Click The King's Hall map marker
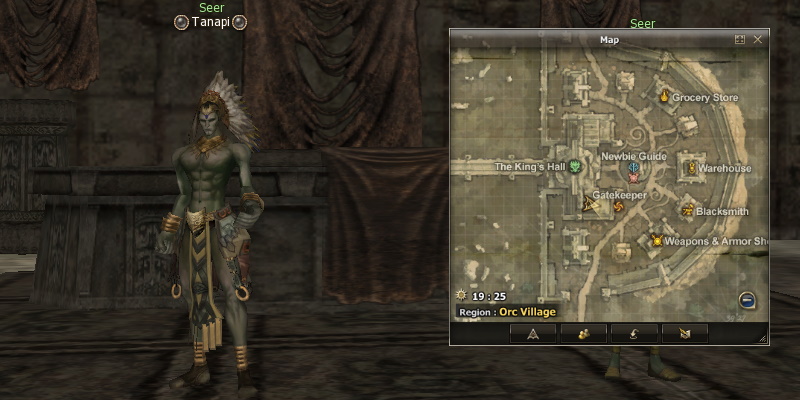The width and height of the screenshot is (800, 400). [575, 167]
